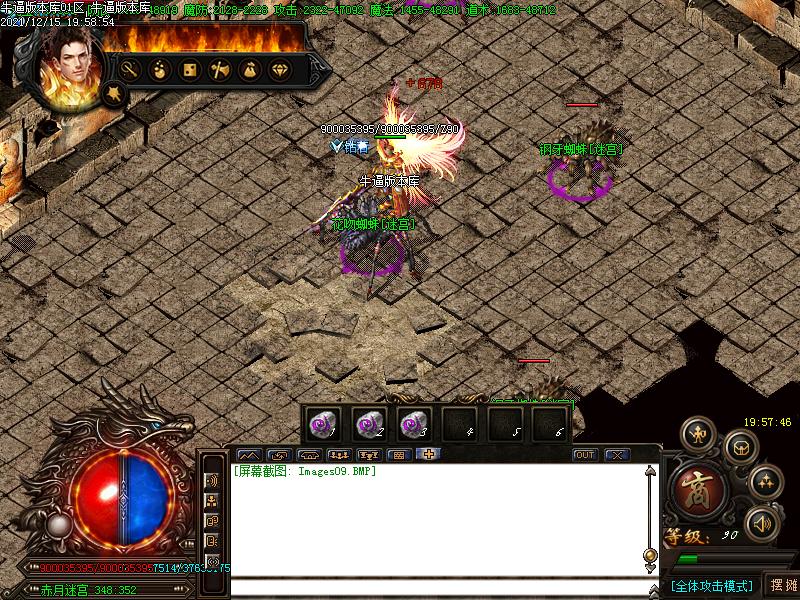Use the scroll in hotbar slot 1
This screenshot has height=600, width=800.
[x=322, y=423]
